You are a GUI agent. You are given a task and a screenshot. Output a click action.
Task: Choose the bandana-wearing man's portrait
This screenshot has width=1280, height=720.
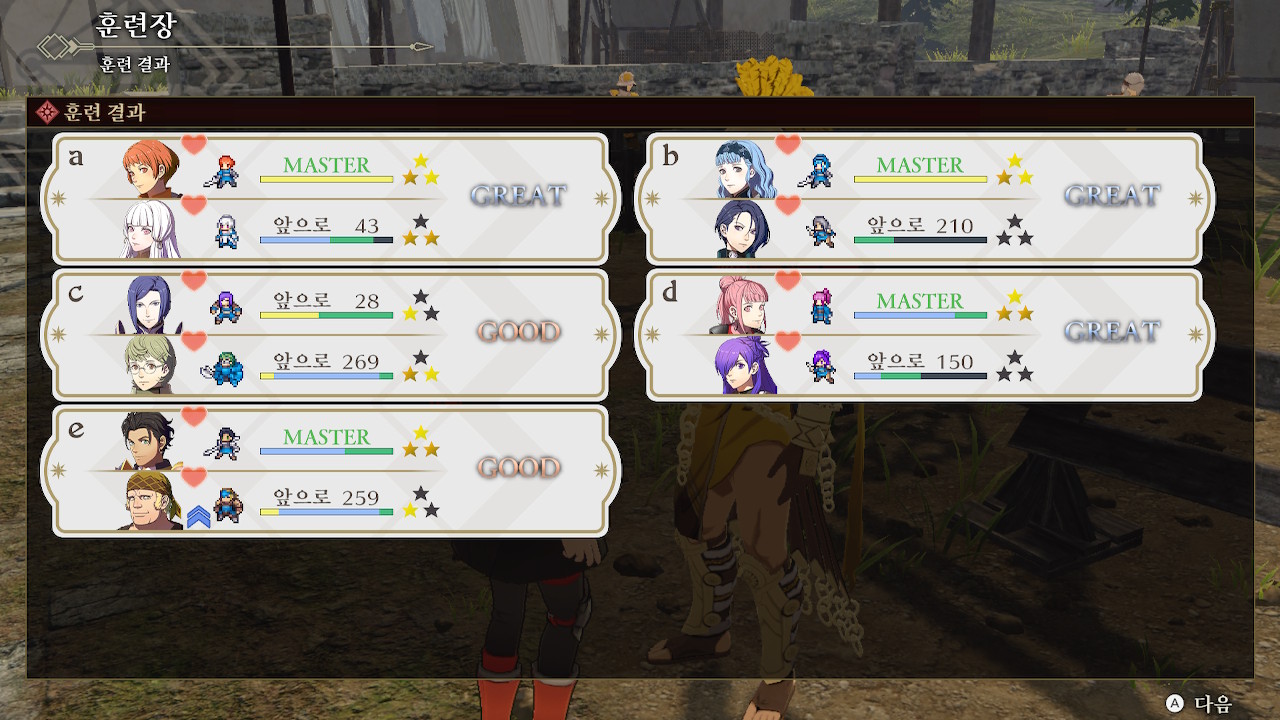point(152,501)
